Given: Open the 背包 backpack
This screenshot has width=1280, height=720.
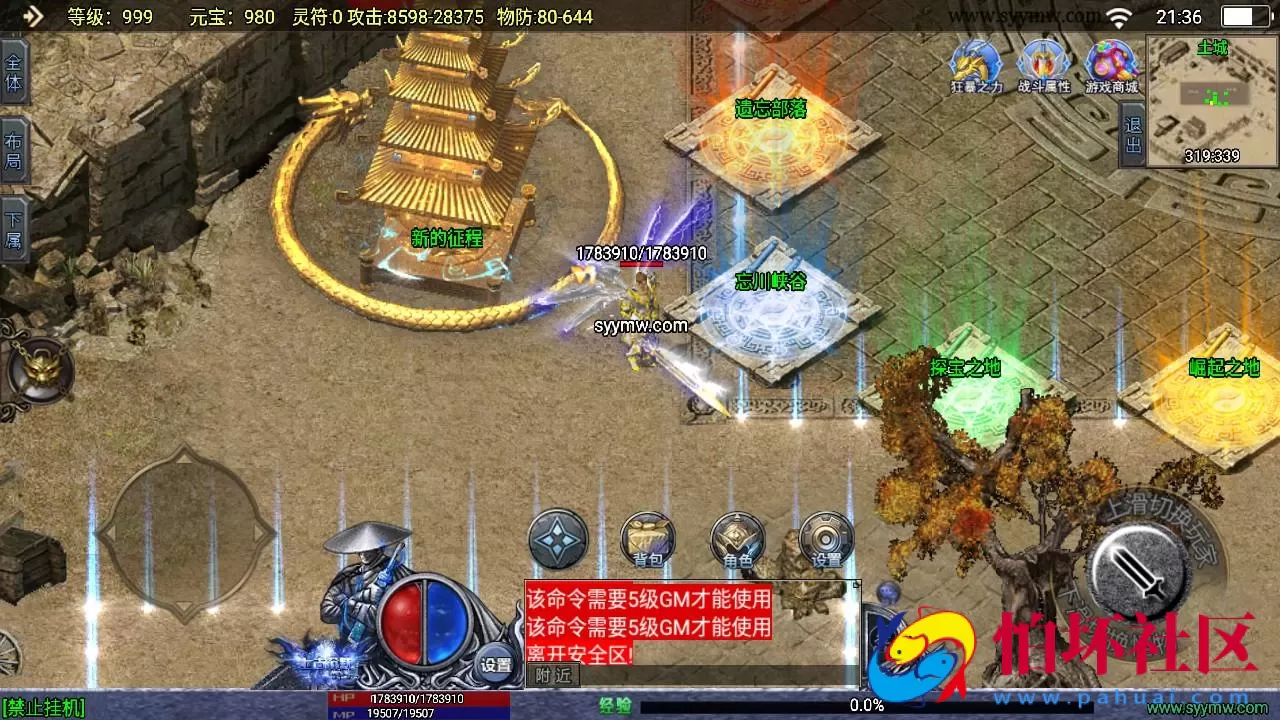Looking at the screenshot, I should (x=647, y=540).
